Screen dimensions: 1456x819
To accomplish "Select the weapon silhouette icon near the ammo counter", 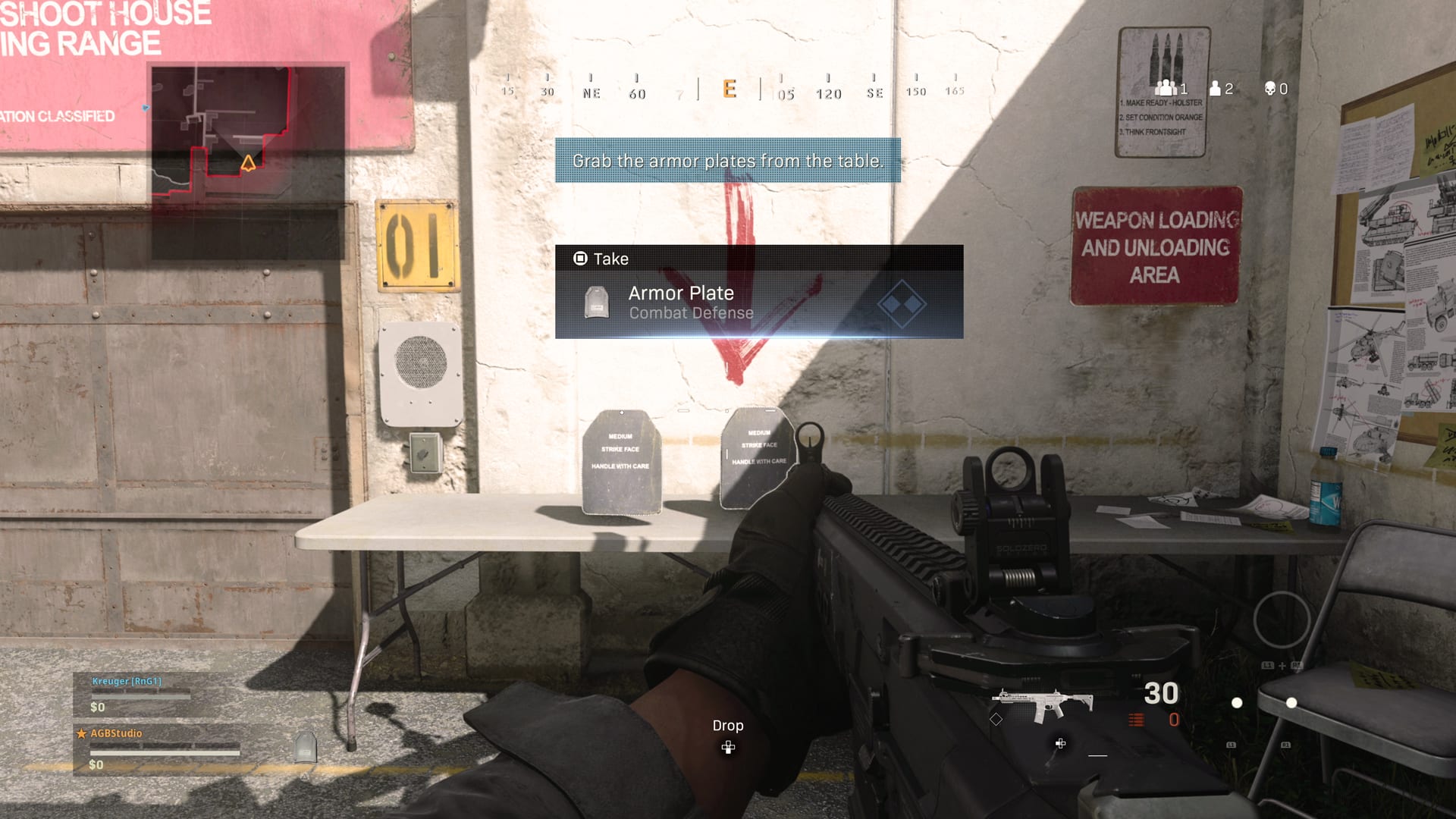I will [1043, 701].
